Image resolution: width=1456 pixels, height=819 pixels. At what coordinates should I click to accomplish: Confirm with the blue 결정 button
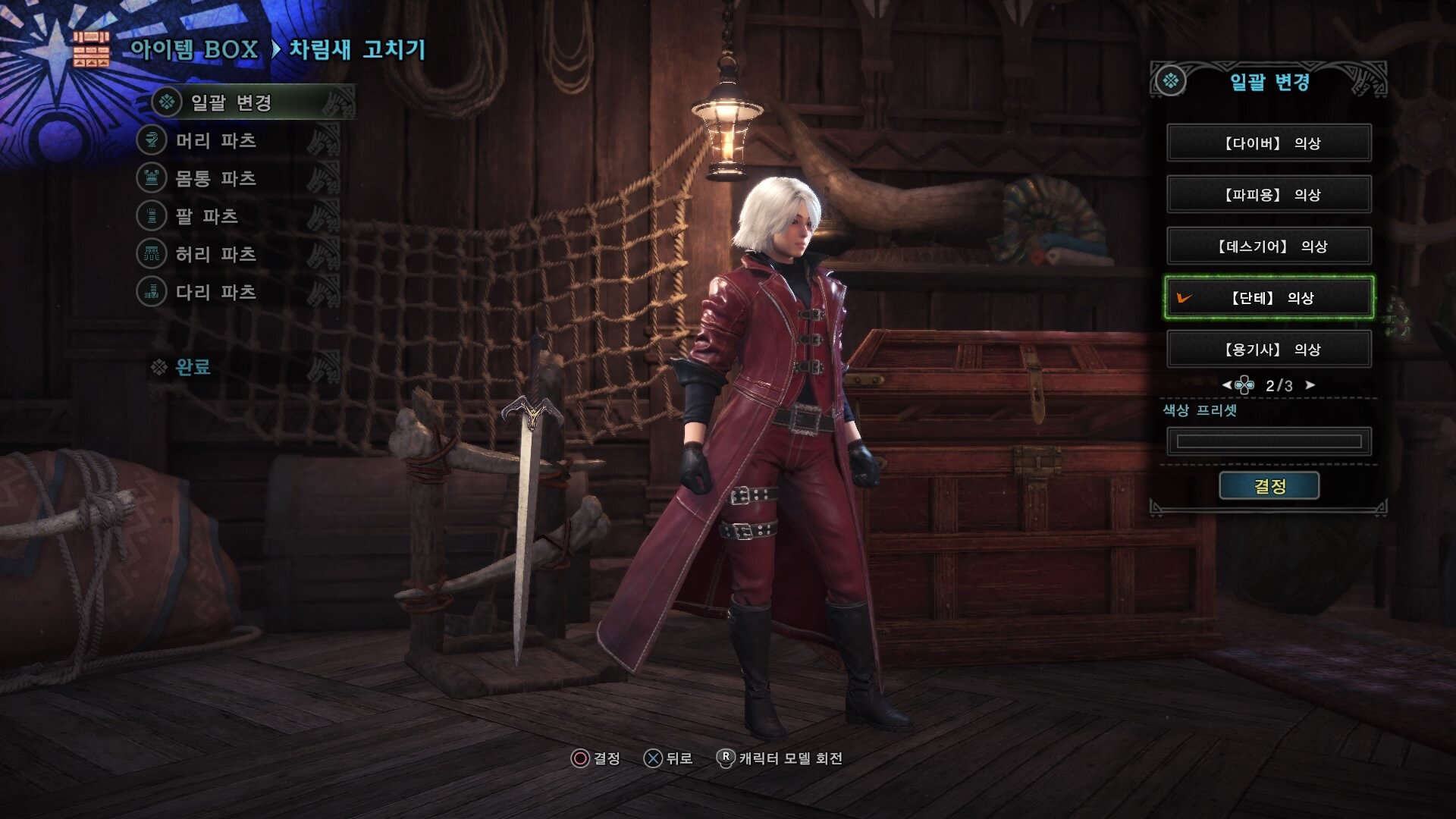pos(1269,486)
